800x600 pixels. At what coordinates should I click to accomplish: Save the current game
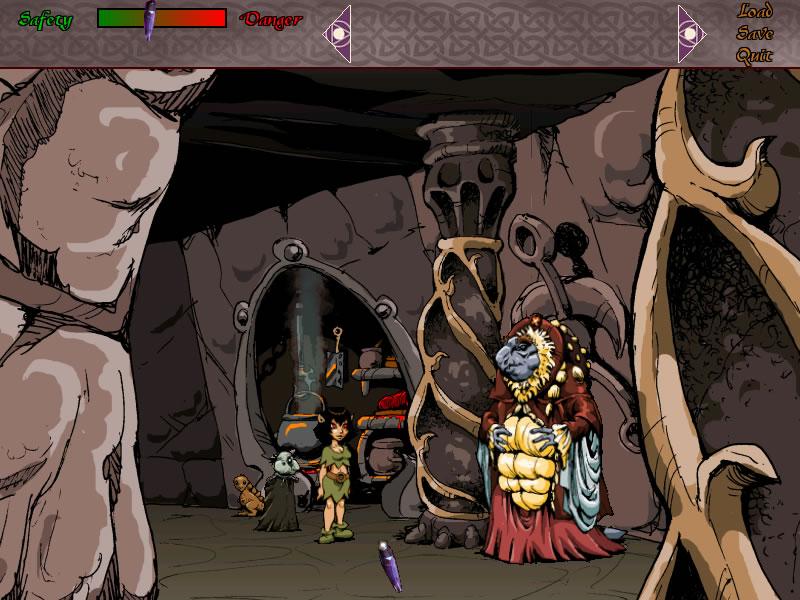point(755,33)
